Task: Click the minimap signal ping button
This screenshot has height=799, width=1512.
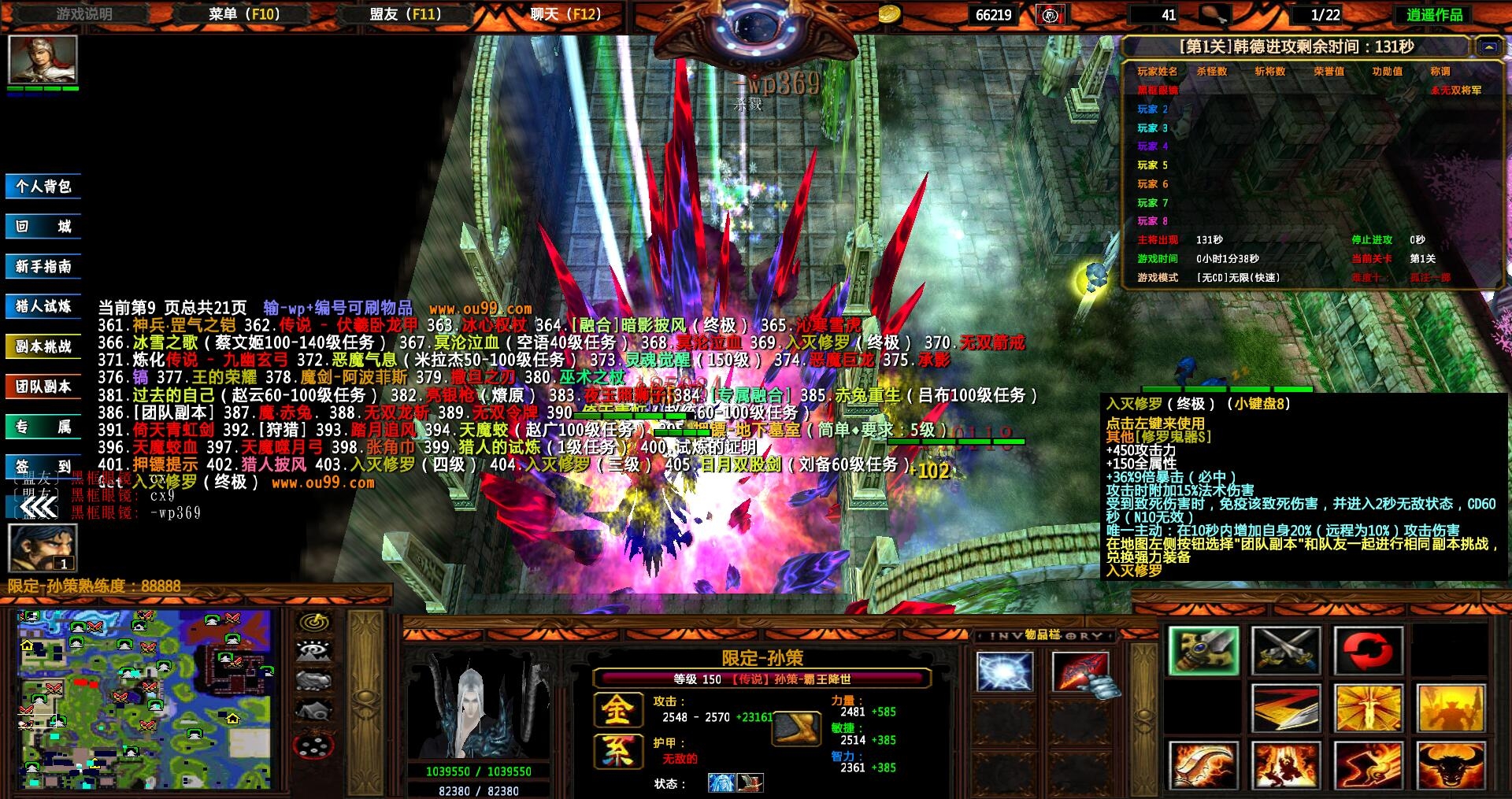Action: coord(313,623)
